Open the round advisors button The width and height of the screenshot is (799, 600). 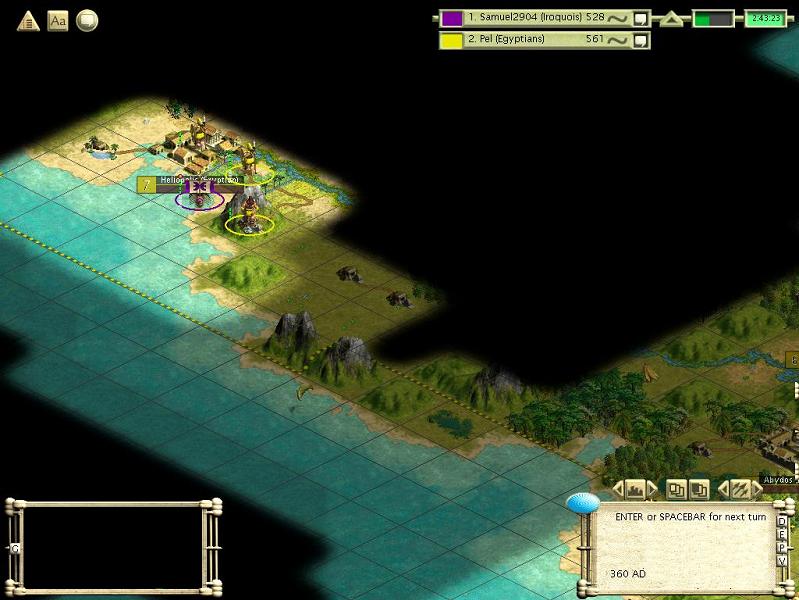click(x=87, y=20)
